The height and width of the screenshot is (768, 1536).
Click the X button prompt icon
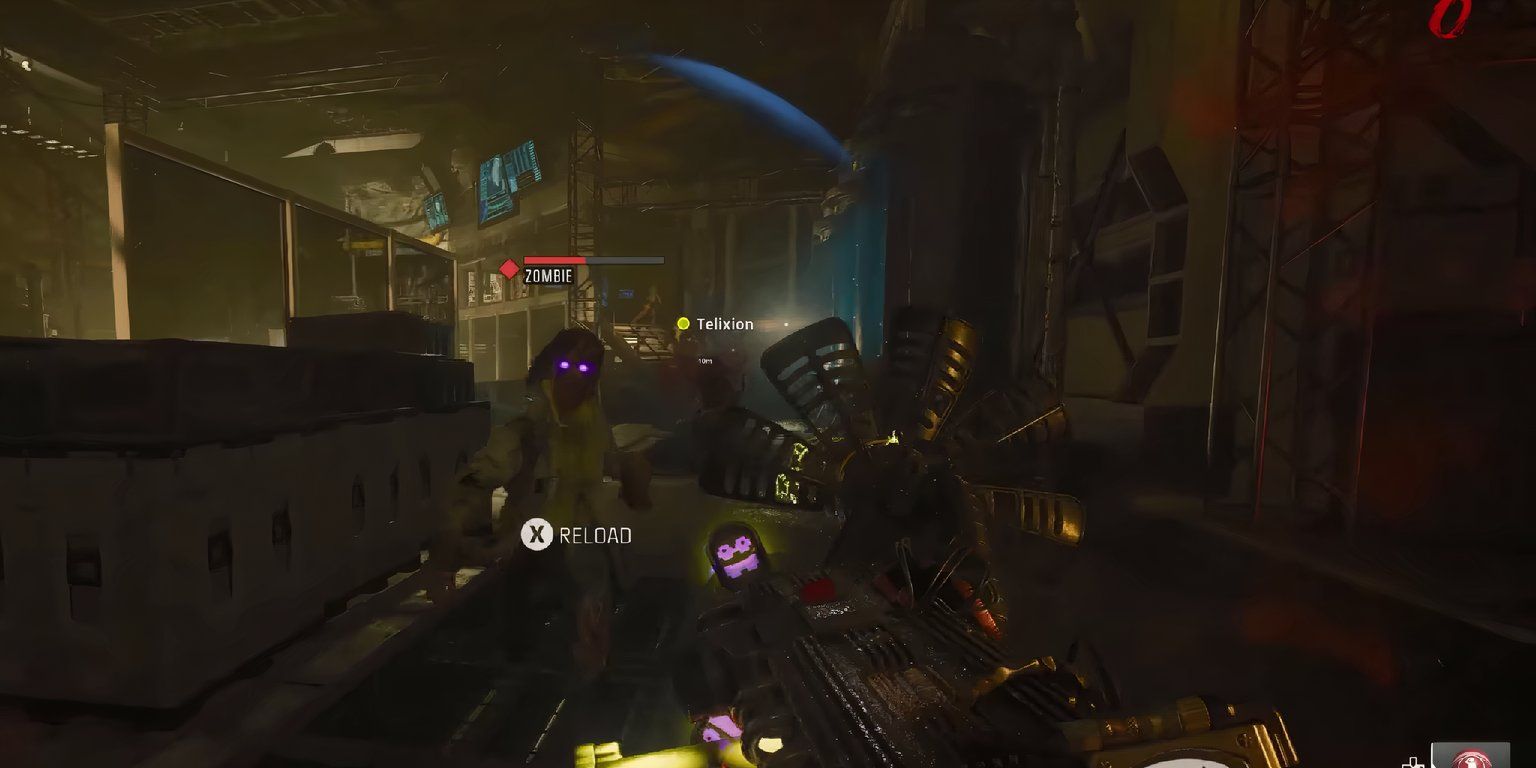(x=537, y=535)
